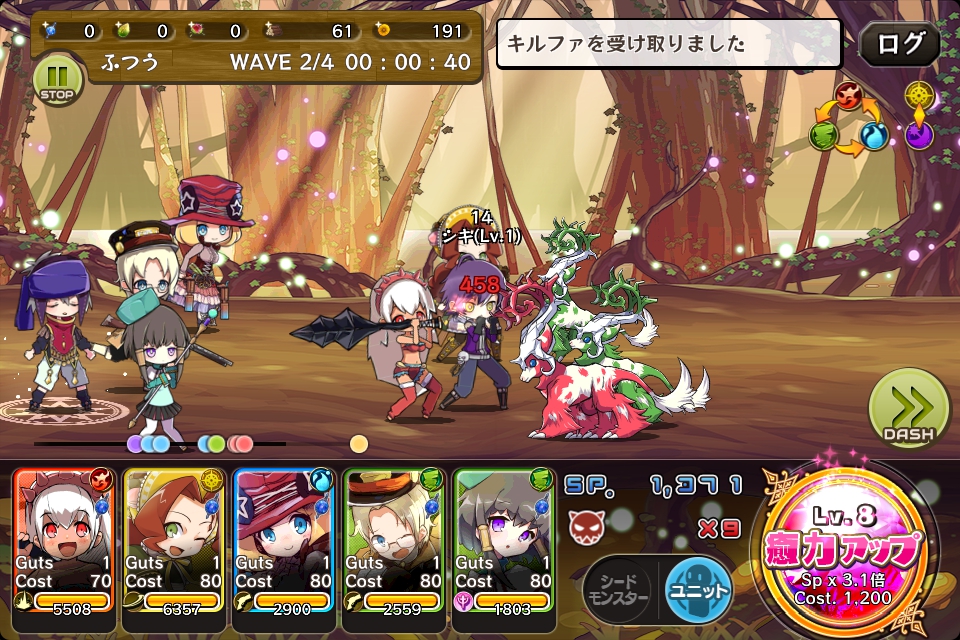Image resolution: width=960 pixels, height=640 pixels.
Task: Summon the purple-eyed dark-haired unit card
Action: pyautogui.click(x=504, y=540)
